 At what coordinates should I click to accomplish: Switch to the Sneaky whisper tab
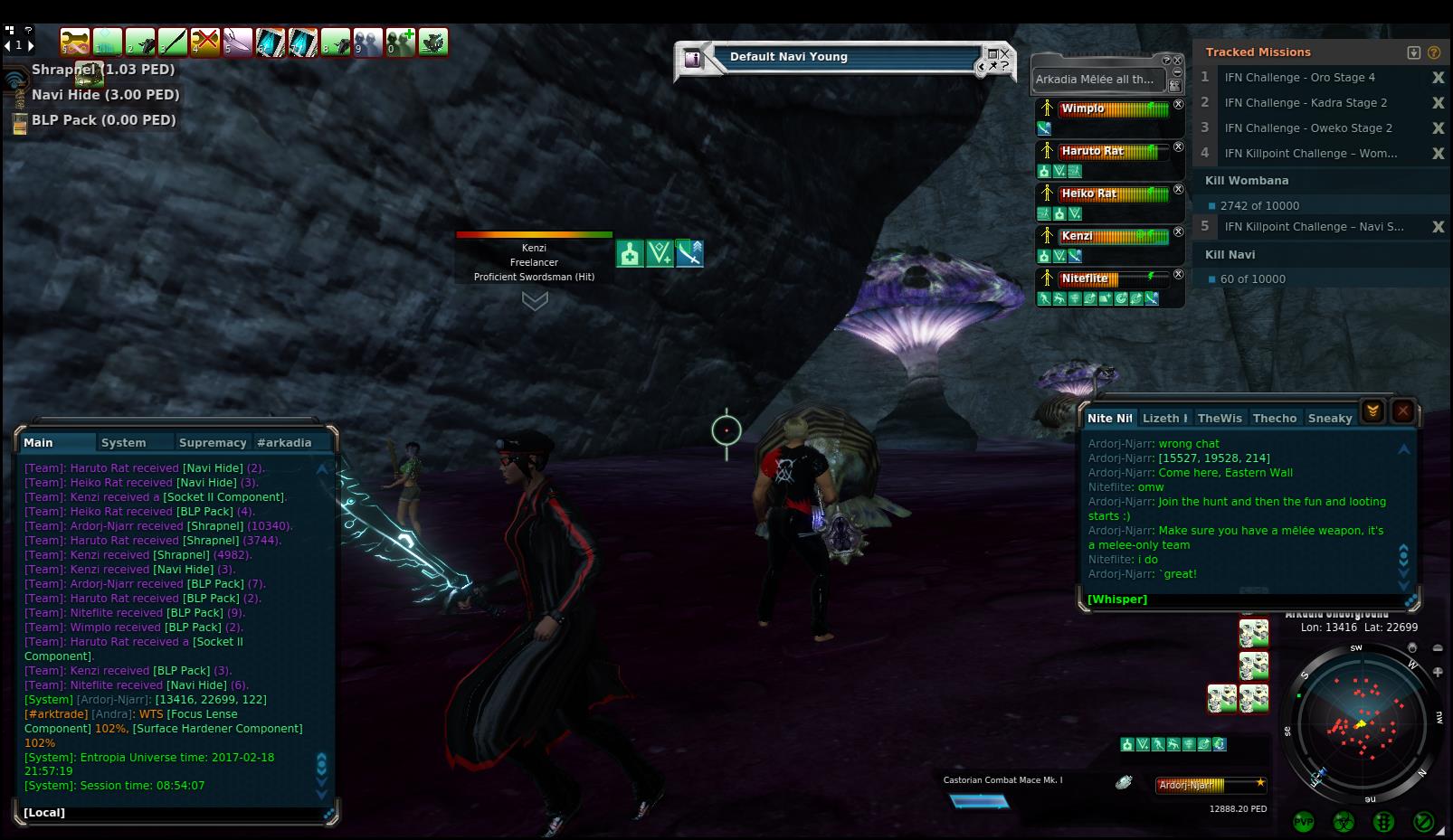pos(1330,418)
